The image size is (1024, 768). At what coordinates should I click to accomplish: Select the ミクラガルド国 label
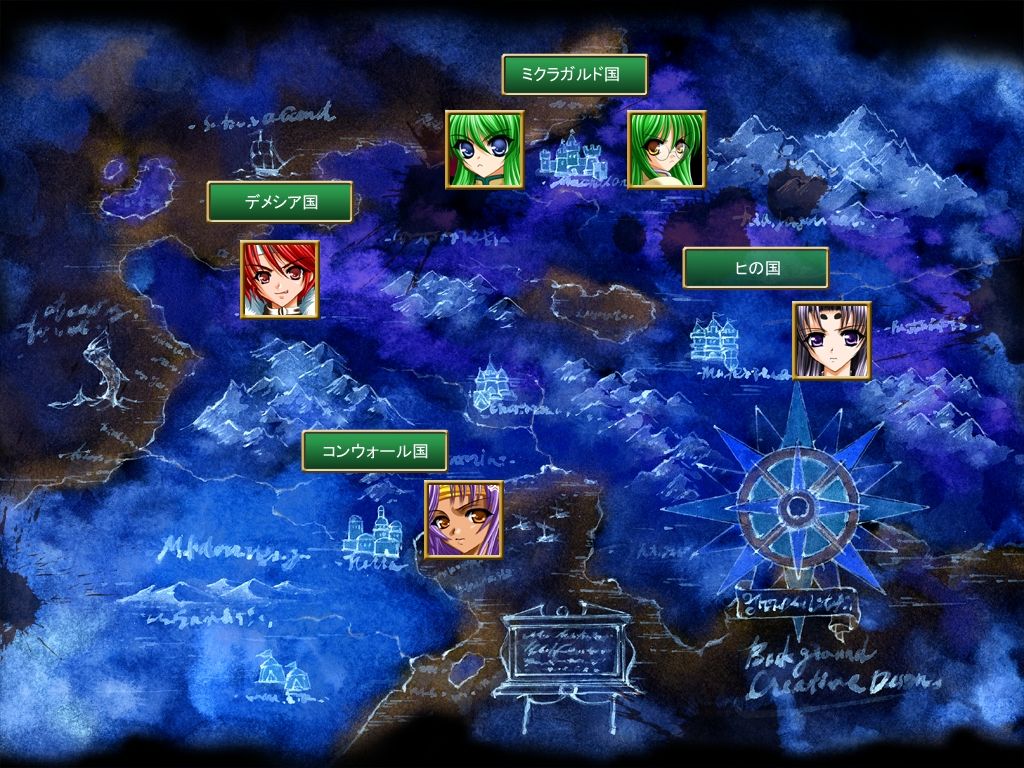click(x=574, y=74)
